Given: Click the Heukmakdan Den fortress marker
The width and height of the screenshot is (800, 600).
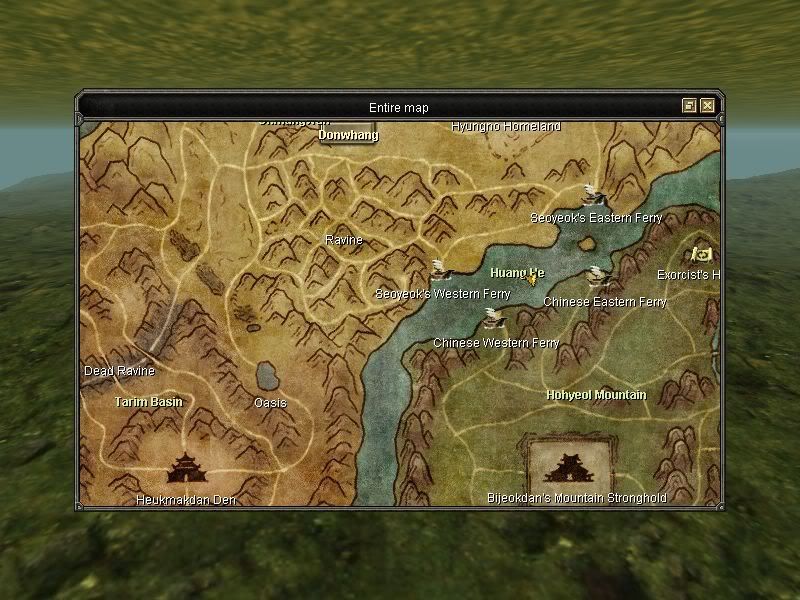Looking at the screenshot, I should pos(184,466).
